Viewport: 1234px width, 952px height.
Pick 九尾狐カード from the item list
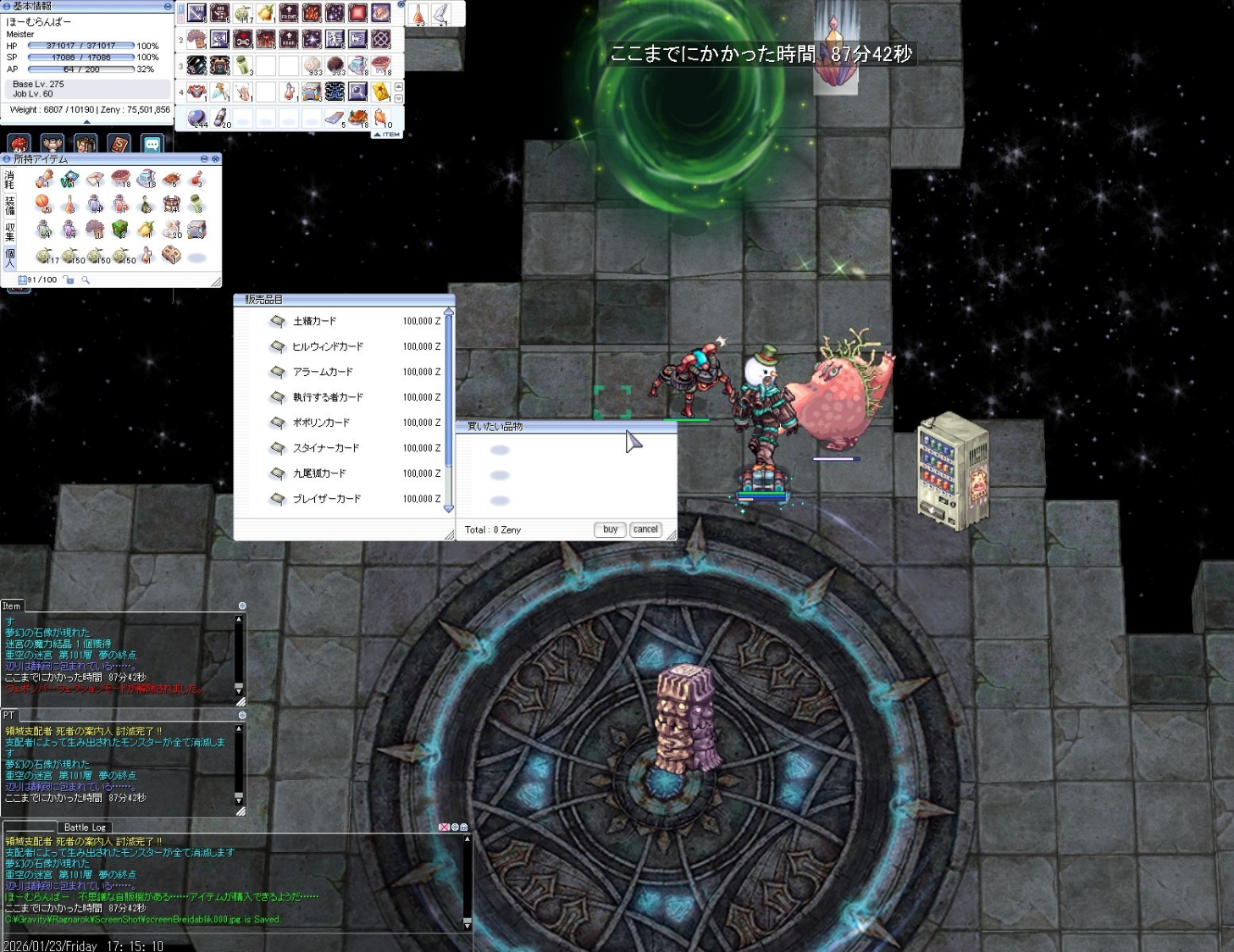pos(318,473)
